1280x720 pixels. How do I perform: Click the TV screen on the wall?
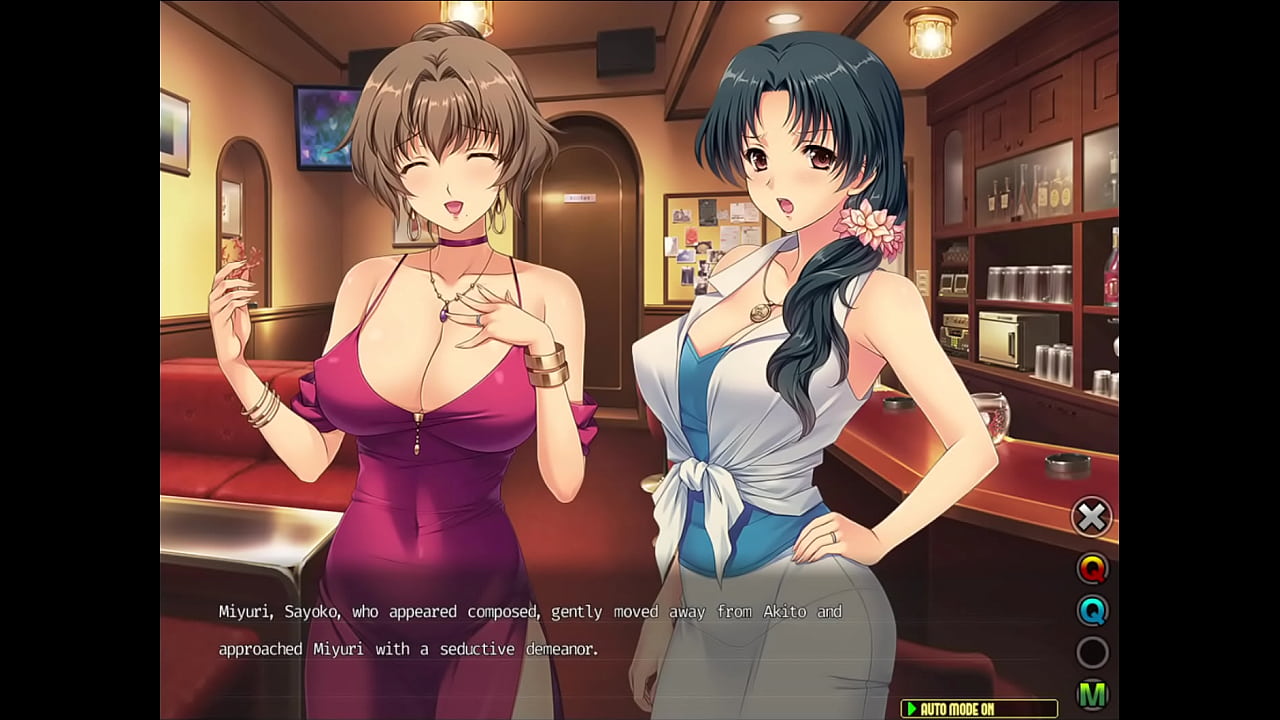[x=320, y=125]
